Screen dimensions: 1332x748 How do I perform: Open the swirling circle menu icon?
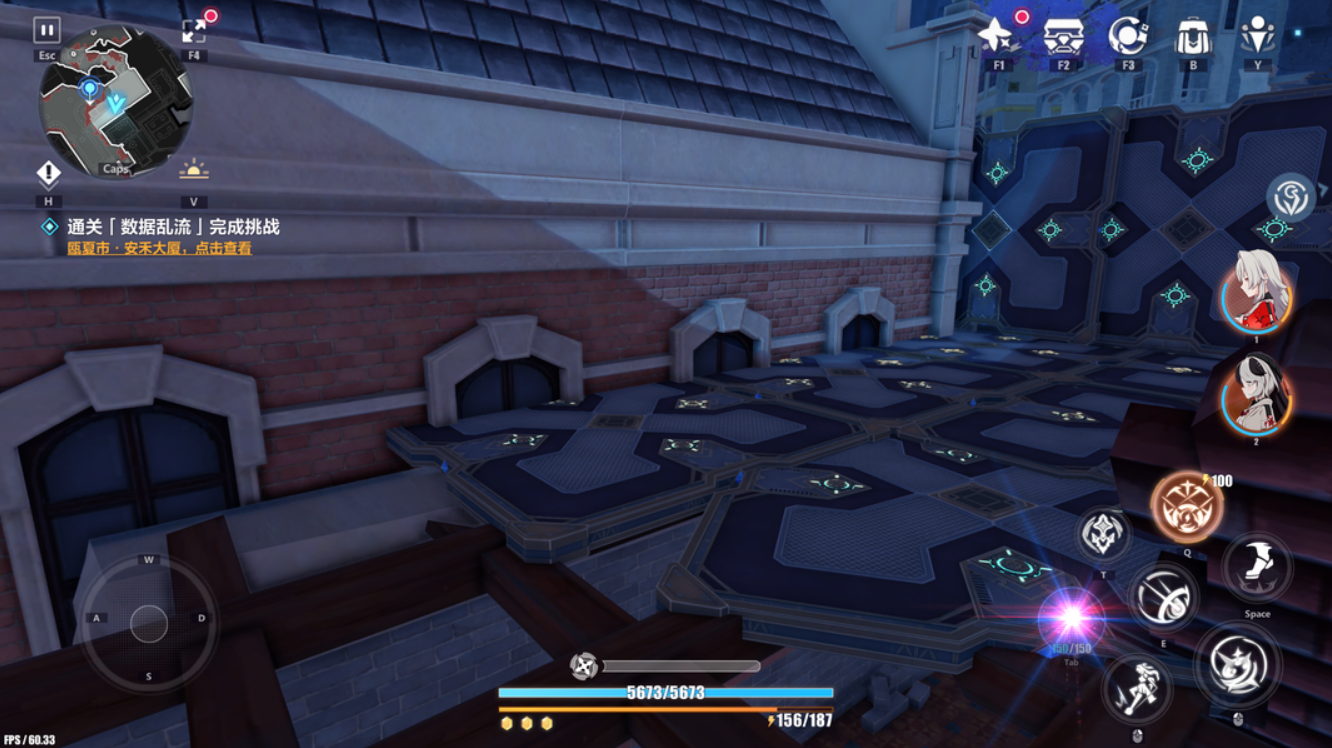[x=1127, y=36]
